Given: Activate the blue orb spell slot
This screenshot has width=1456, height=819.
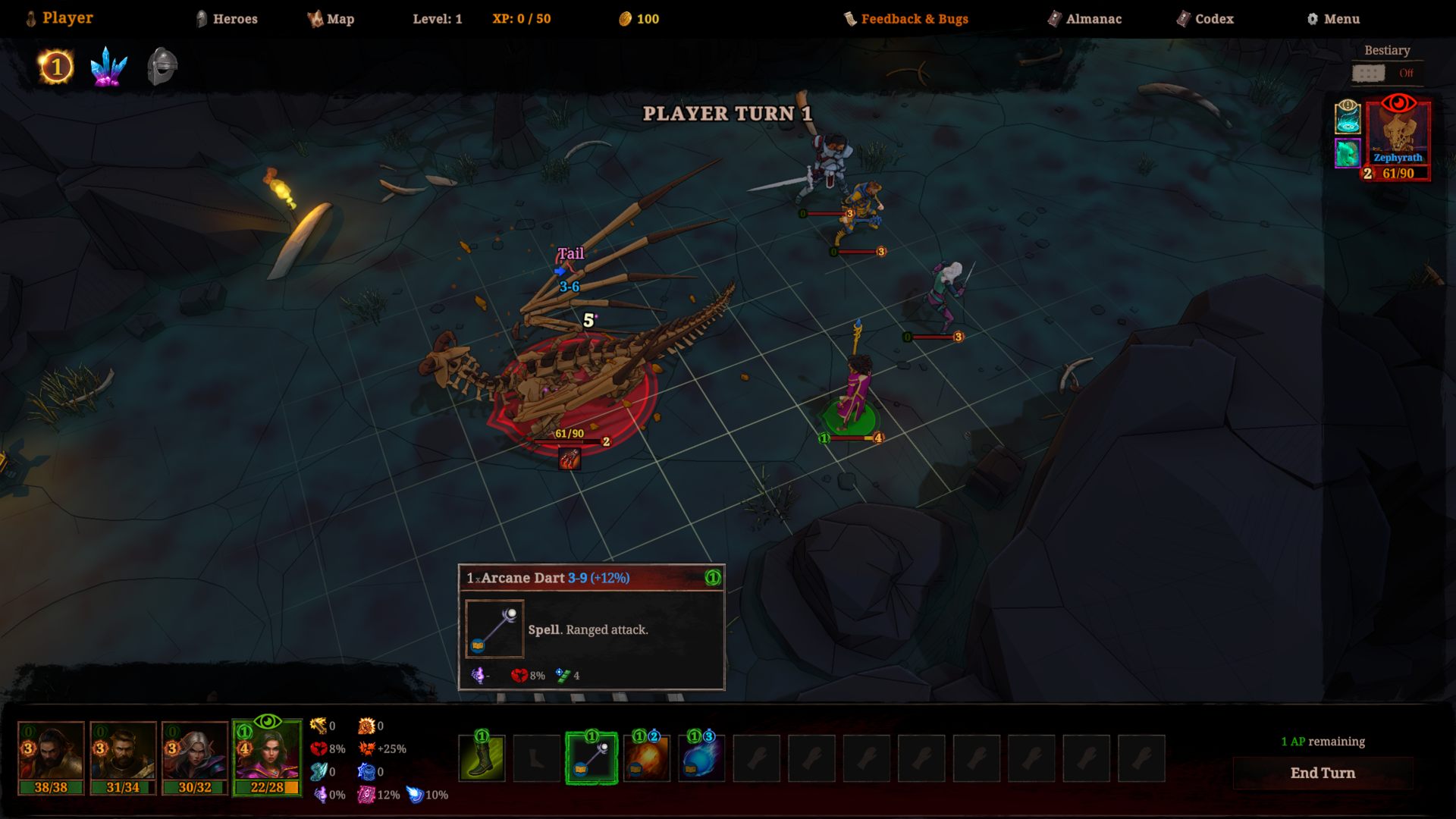Looking at the screenshot, I should coord(701,758).
